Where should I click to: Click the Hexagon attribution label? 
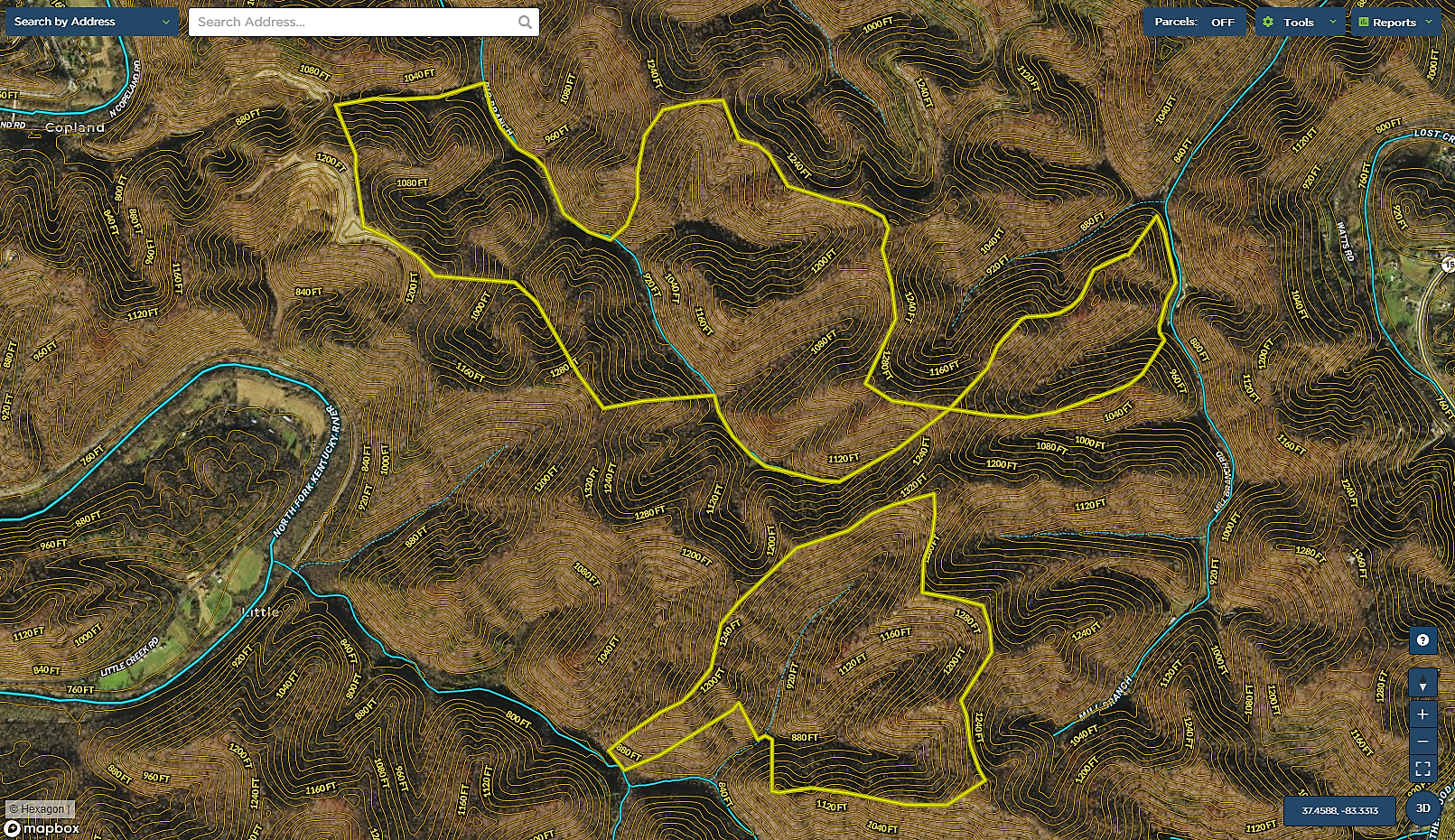pyautogui.click(x=38, y=809)
